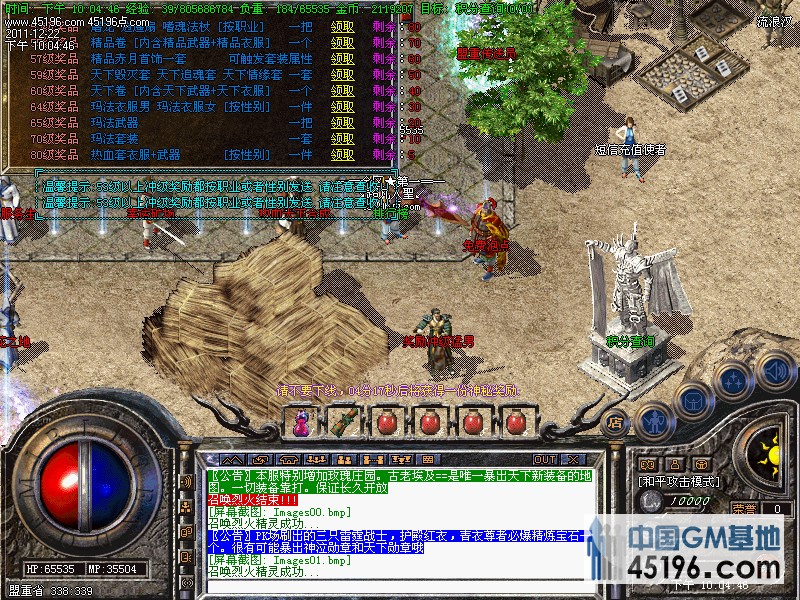
Task: Claim the 60级奖品 天下卷 reward
Action: pyautogui.click(x=343, y=91)
